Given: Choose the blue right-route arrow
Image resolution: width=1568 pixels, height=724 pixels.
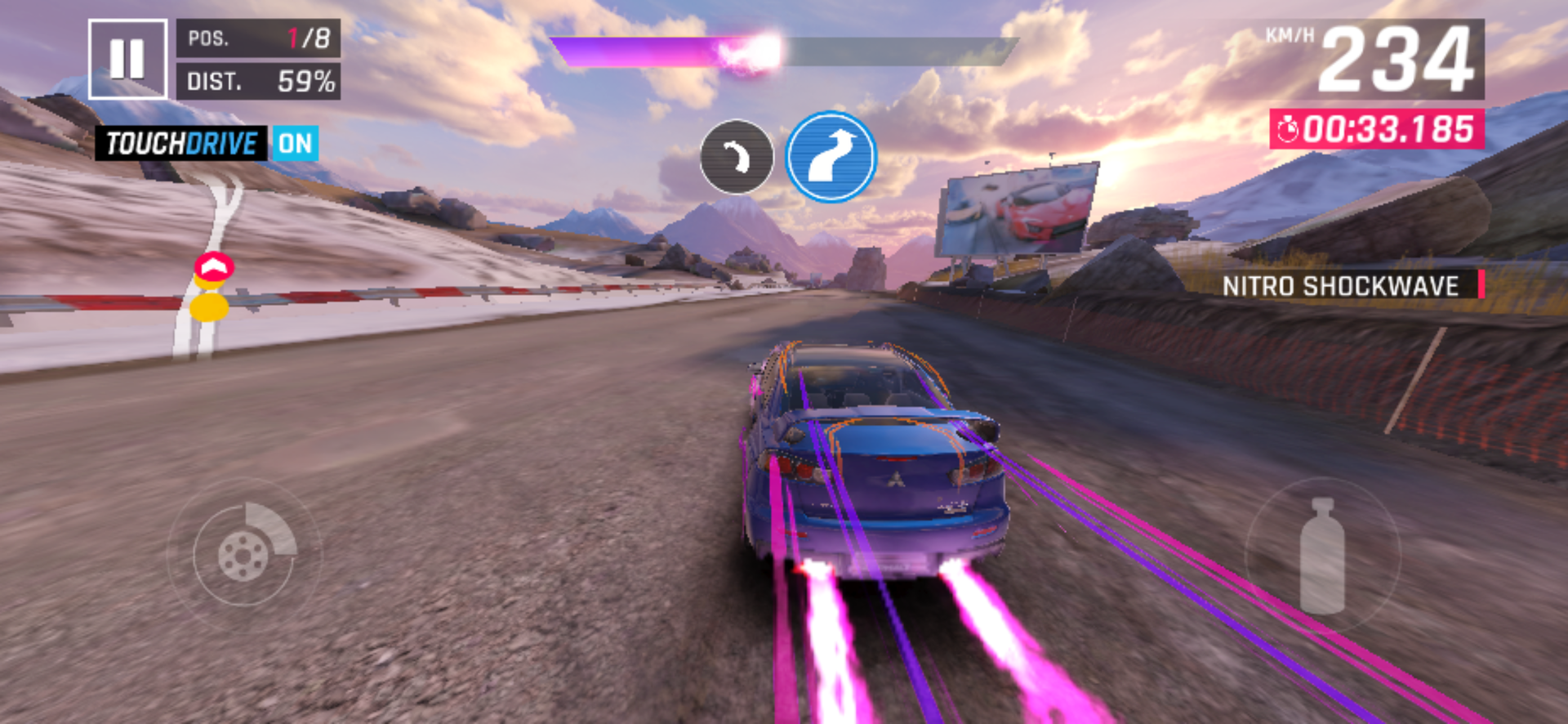Looking at the screenshot, I should (831, 157).
